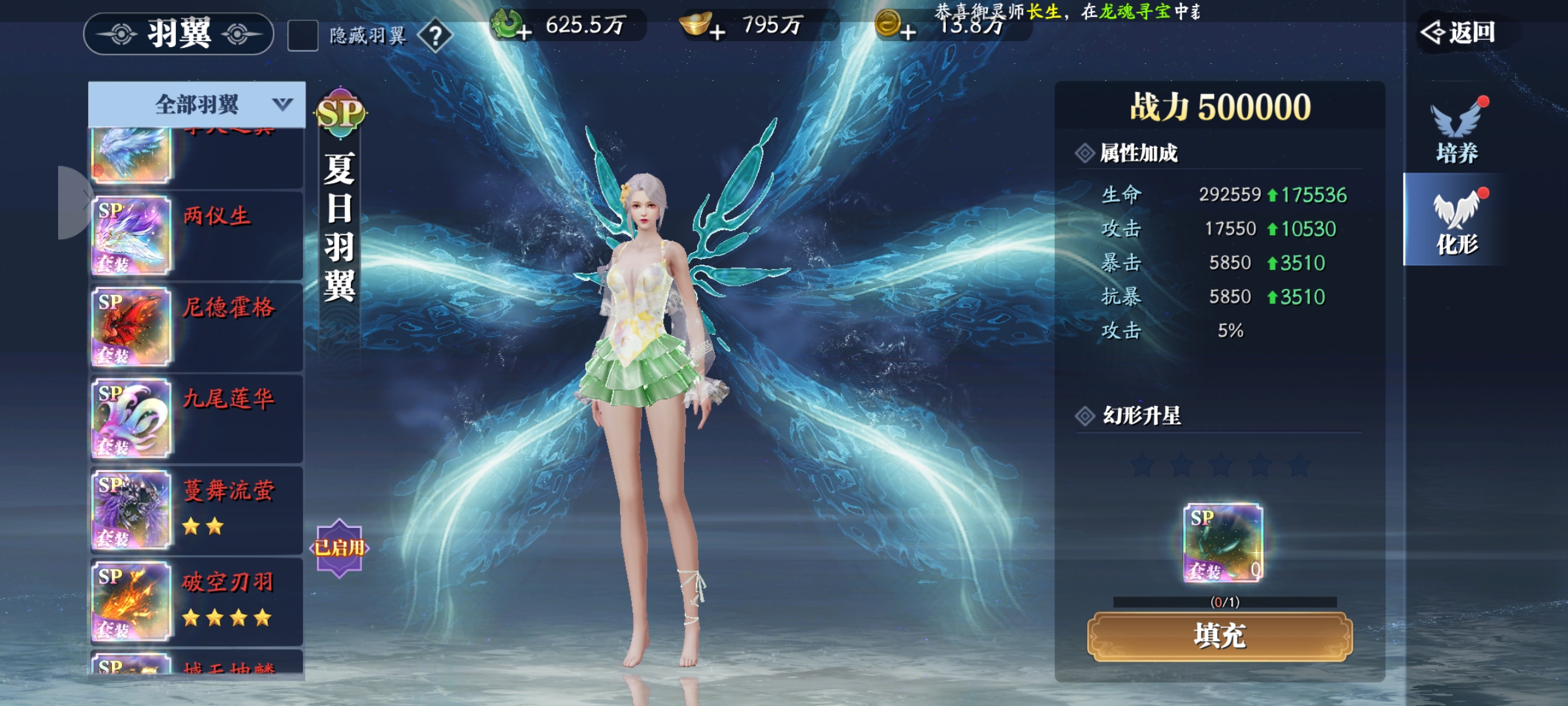Click the 返回 back button

click(x=1460, y=32)
